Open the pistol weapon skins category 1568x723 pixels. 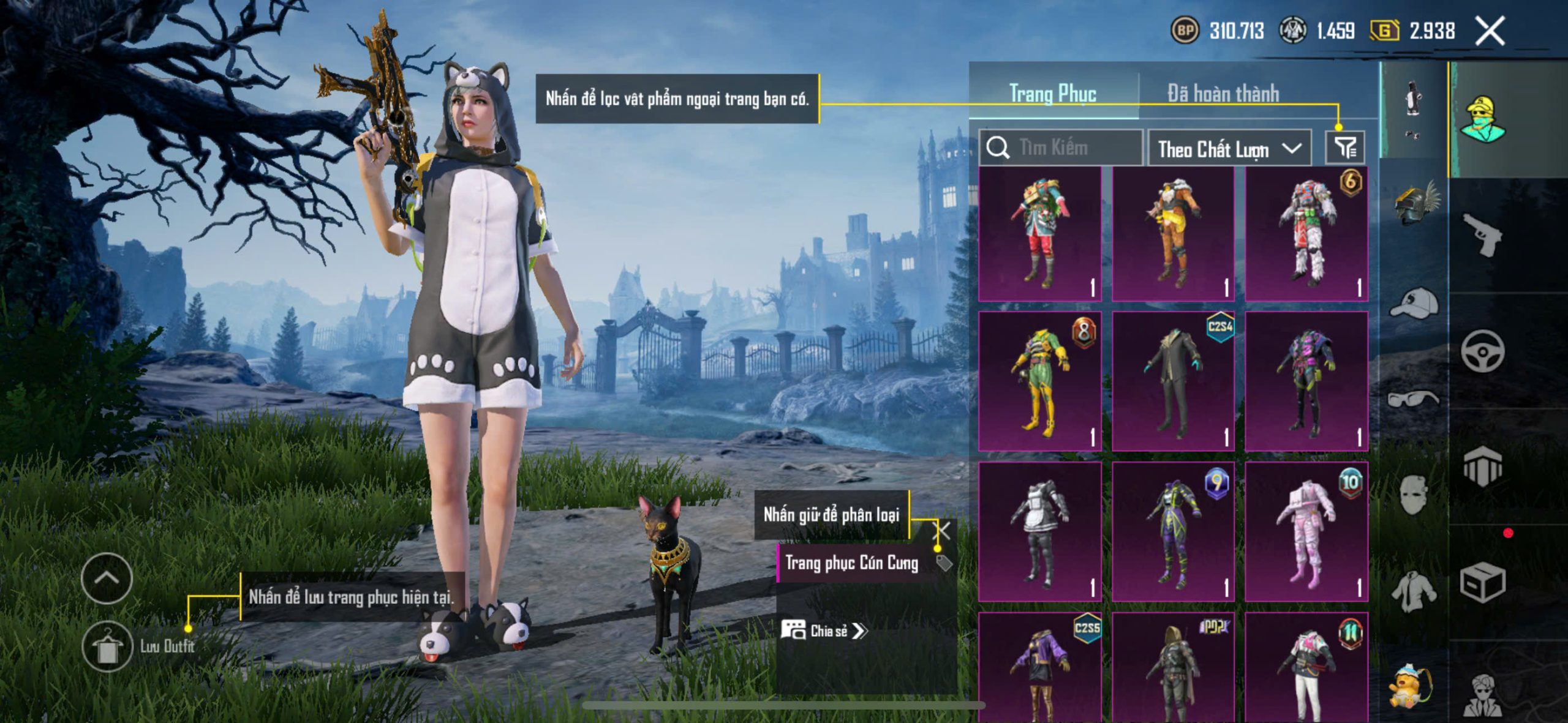coord(1482,234)
